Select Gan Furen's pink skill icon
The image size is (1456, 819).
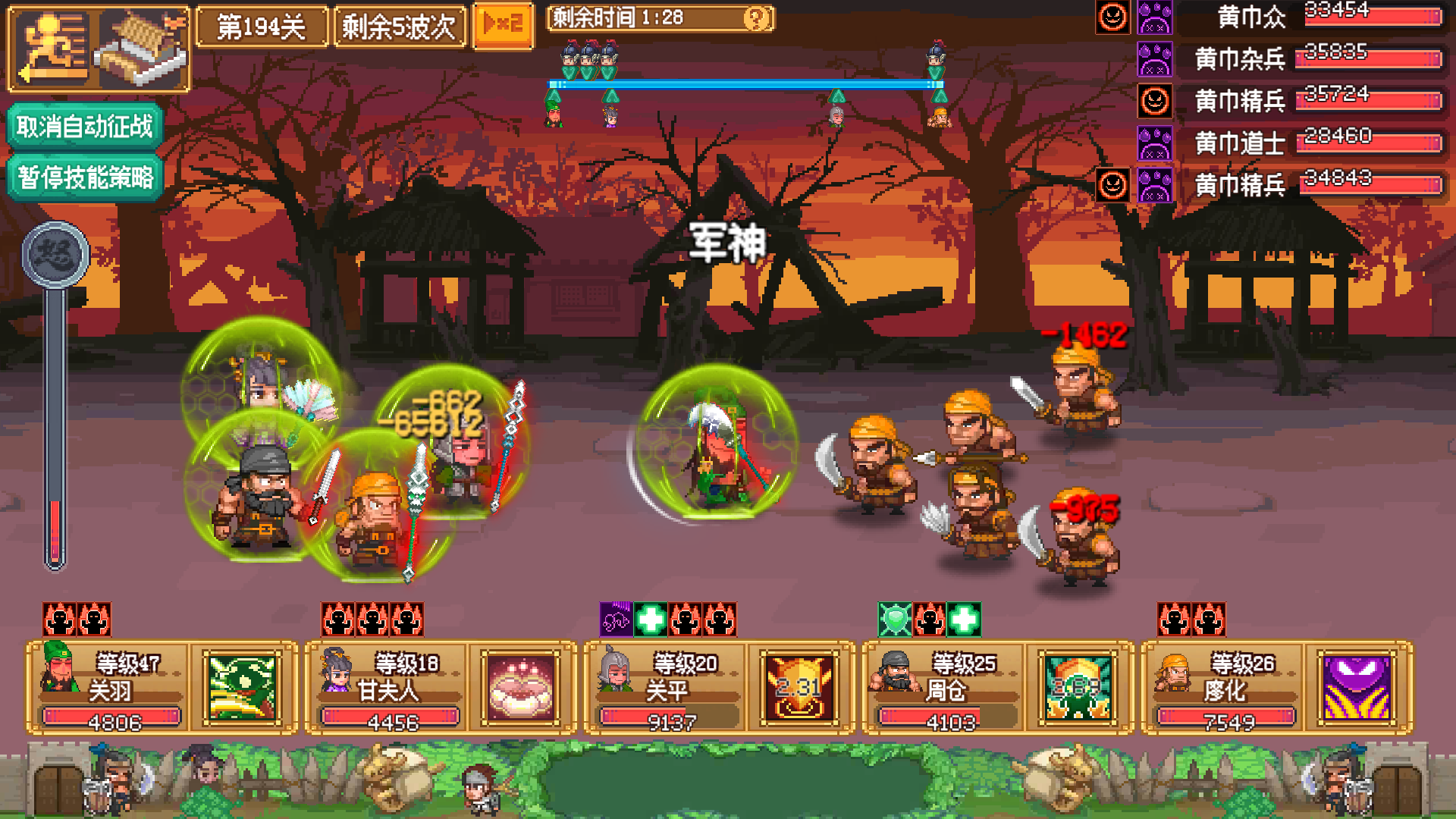point(522,689)
